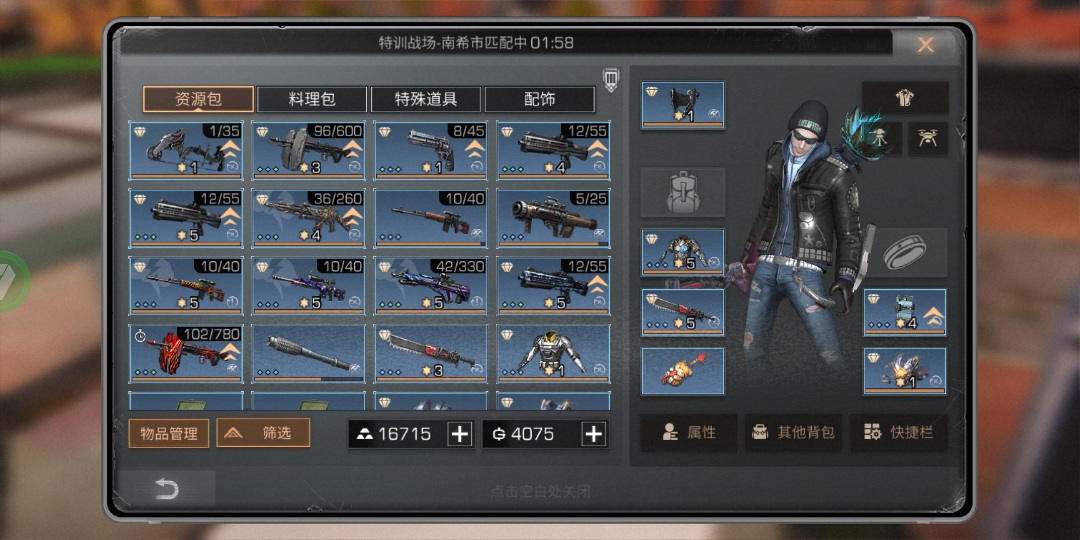
Task: Switch to the 资源包 tab
Action: (x=198, y=99)
